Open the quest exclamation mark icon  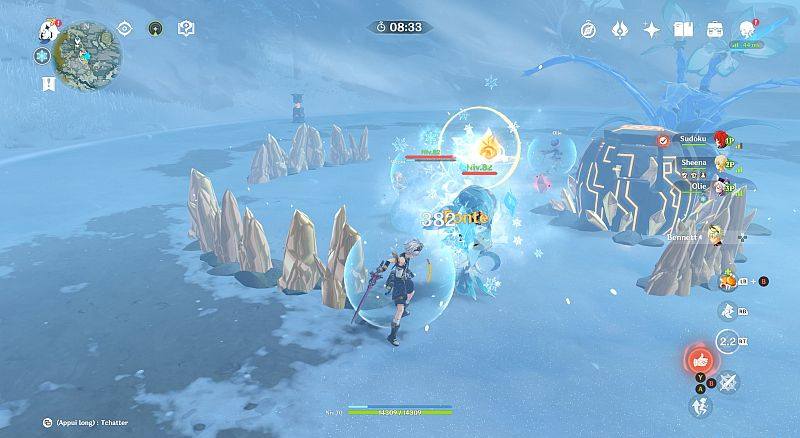pos(48,84)
